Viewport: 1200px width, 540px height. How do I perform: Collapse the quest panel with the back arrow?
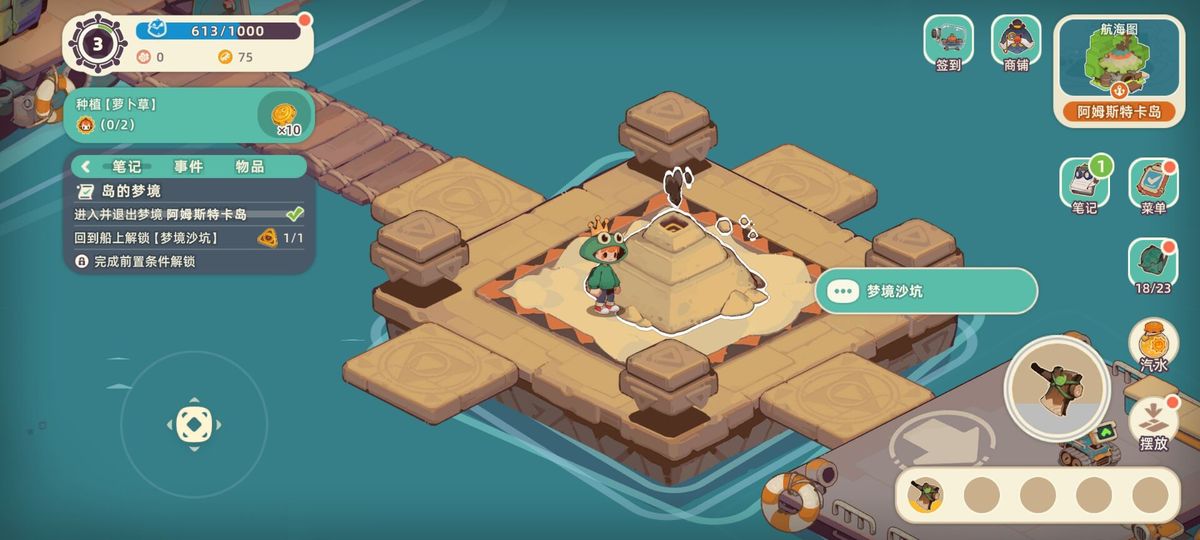(x=86, y=167)
